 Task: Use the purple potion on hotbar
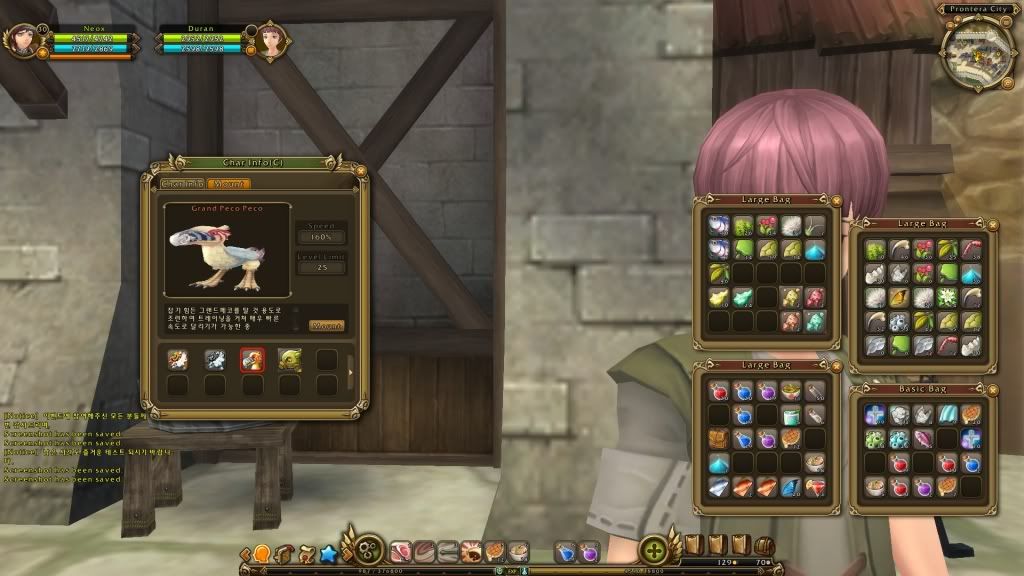coord(588,551)
